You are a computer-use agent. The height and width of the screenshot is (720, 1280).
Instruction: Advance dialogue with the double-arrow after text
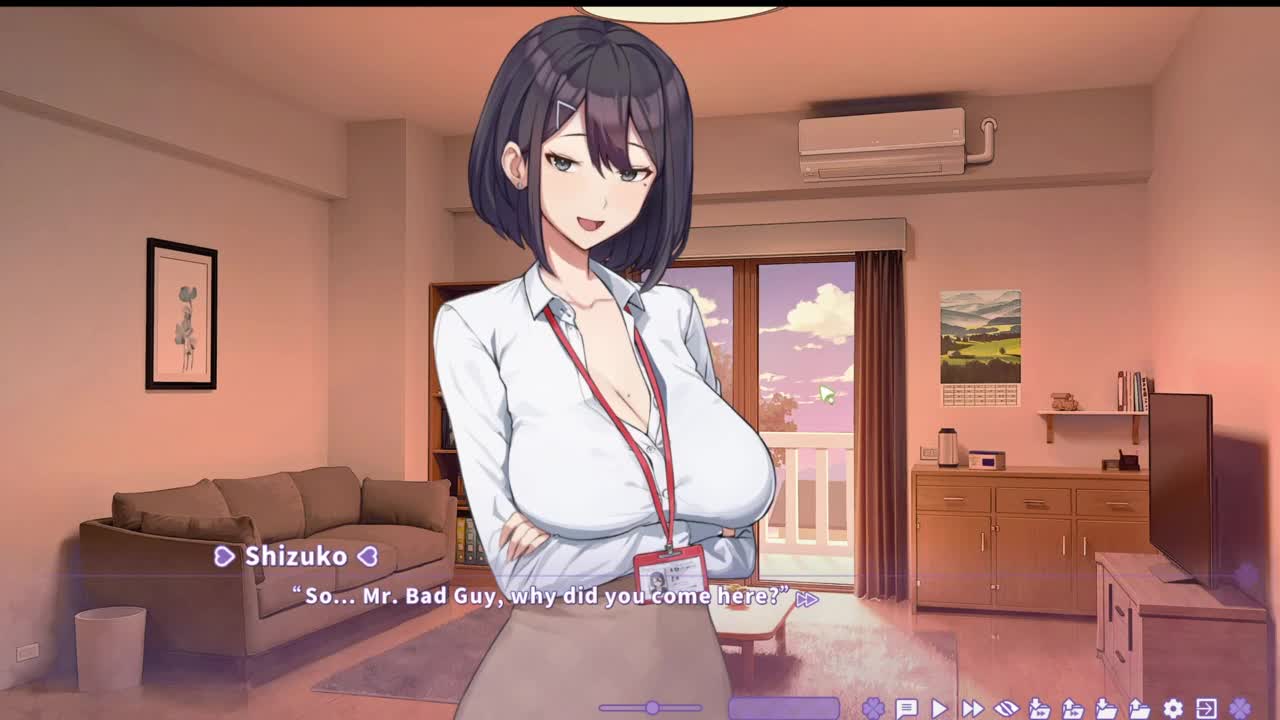point(807,599)
